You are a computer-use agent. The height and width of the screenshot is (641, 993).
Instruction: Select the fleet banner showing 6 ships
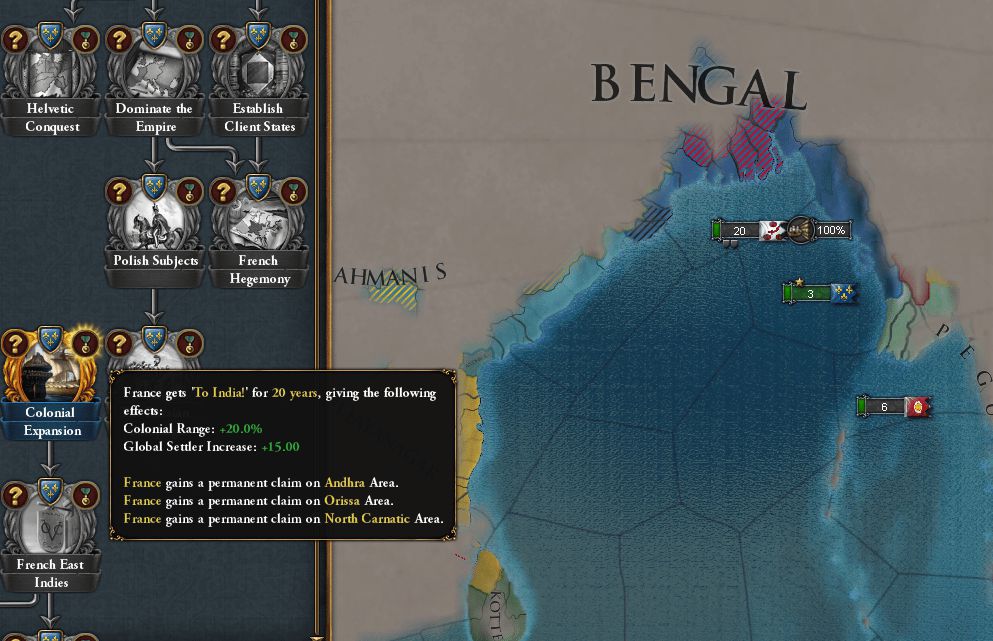click(x=885, y=407)
